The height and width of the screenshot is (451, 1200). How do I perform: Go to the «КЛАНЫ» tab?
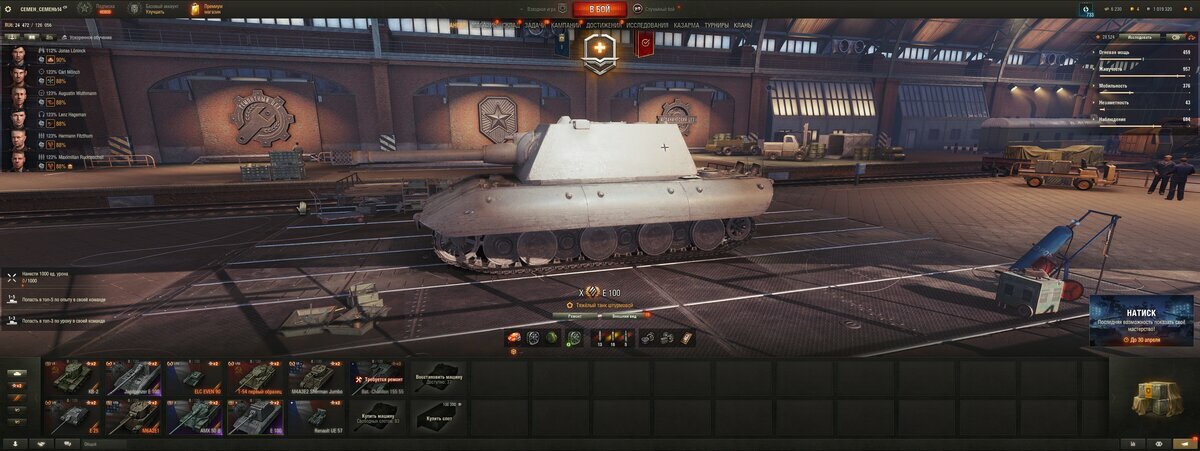742,24
